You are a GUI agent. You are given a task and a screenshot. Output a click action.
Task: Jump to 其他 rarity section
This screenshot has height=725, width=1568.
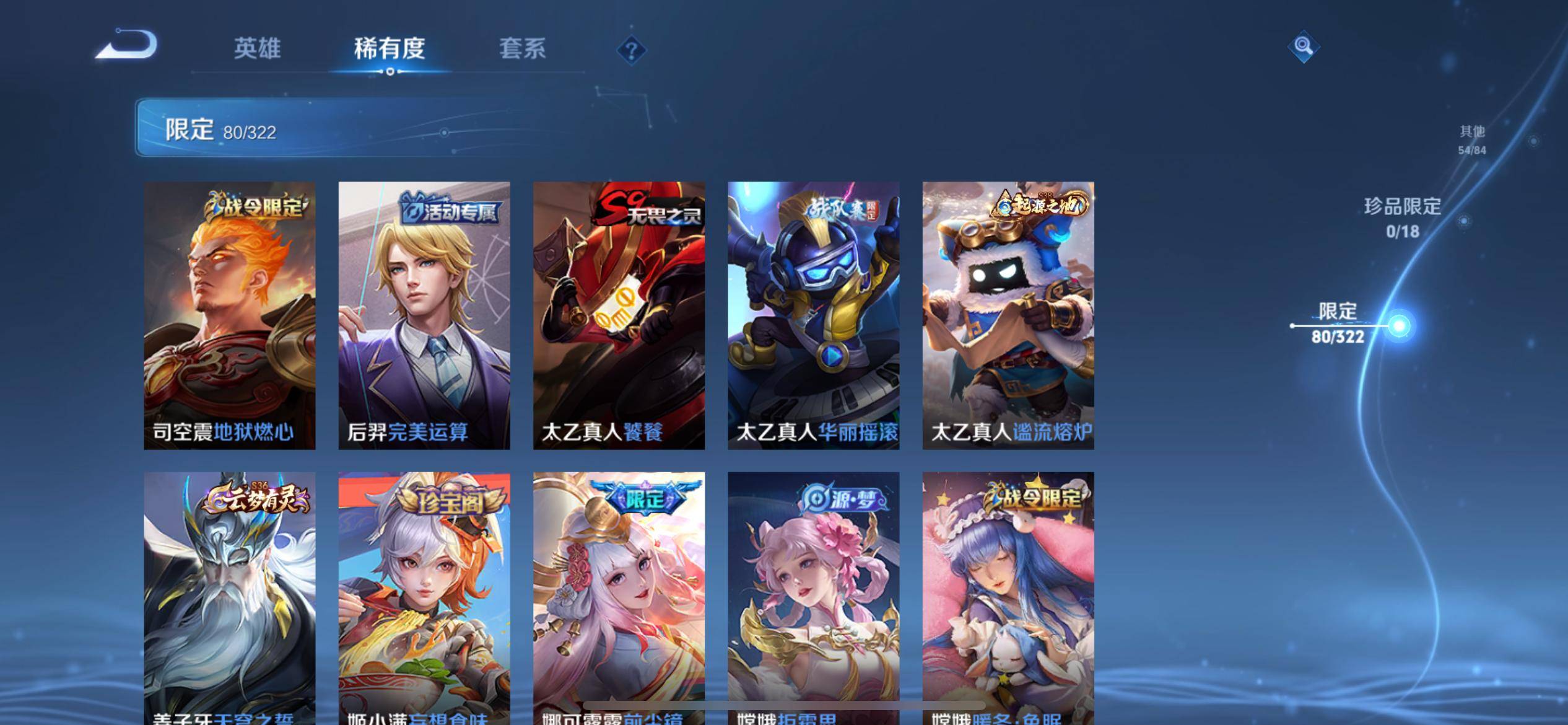(x=1472, y=139)
